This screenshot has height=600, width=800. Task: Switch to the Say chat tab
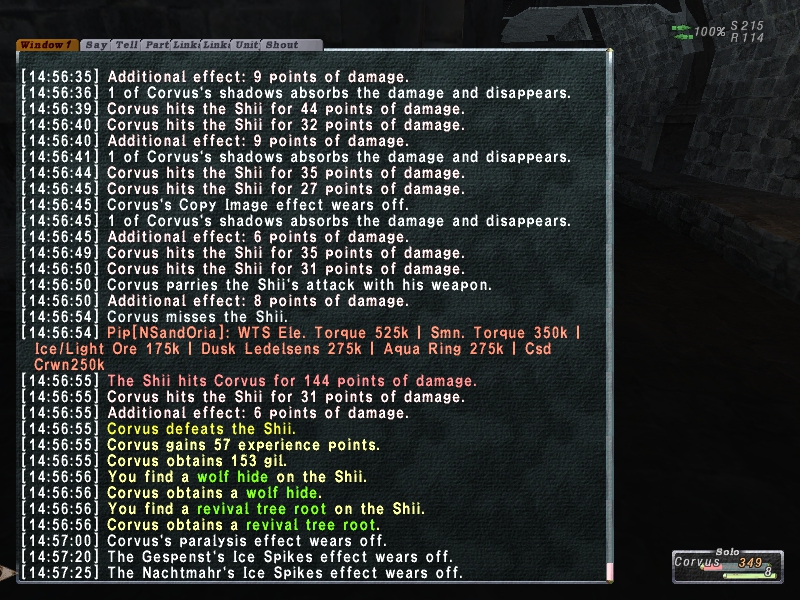click(x=96, y=45)
